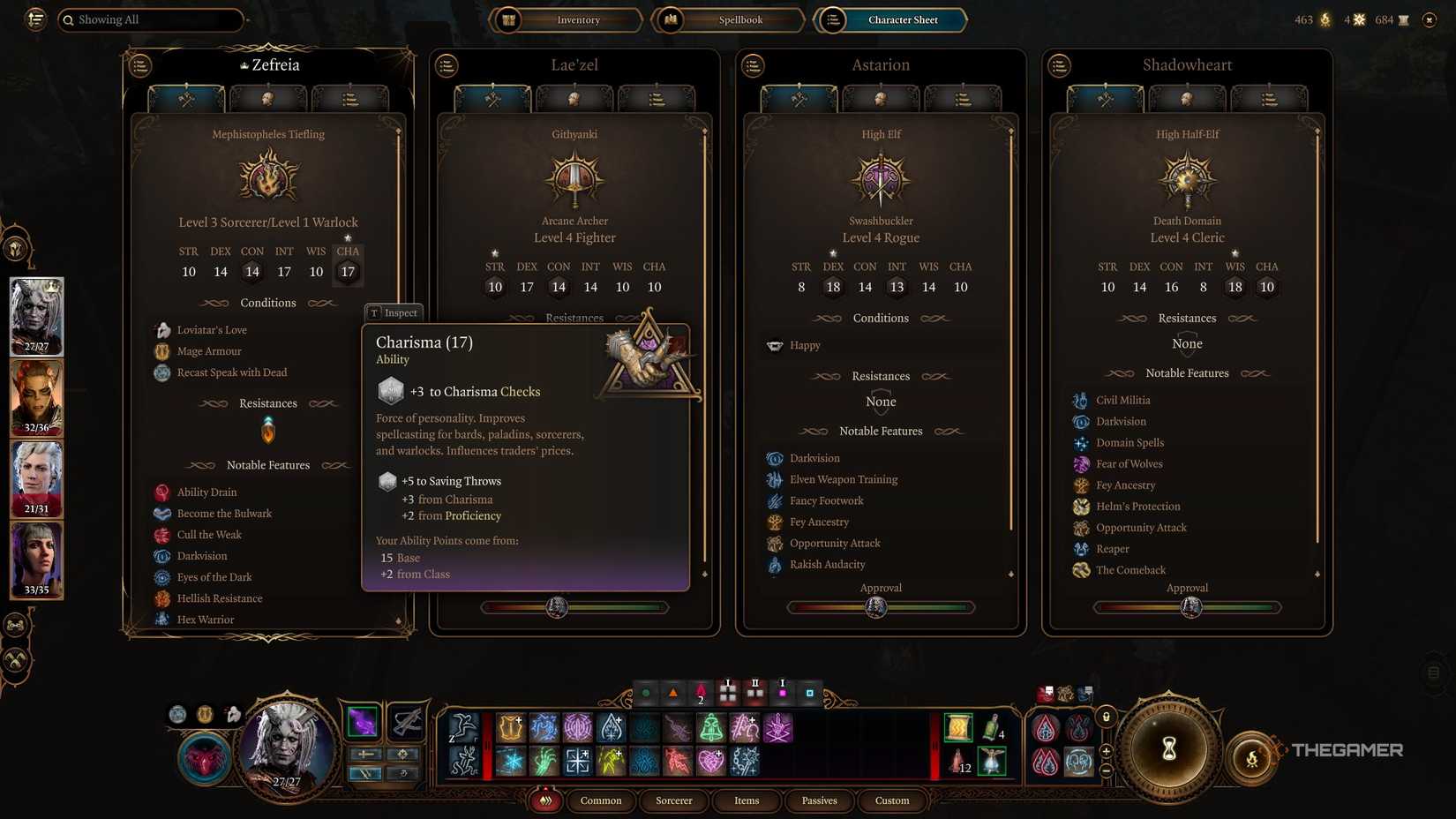1456x819 pixels.
Task: Select the Long Rest campfire icon
Action: coord(1253,757)
